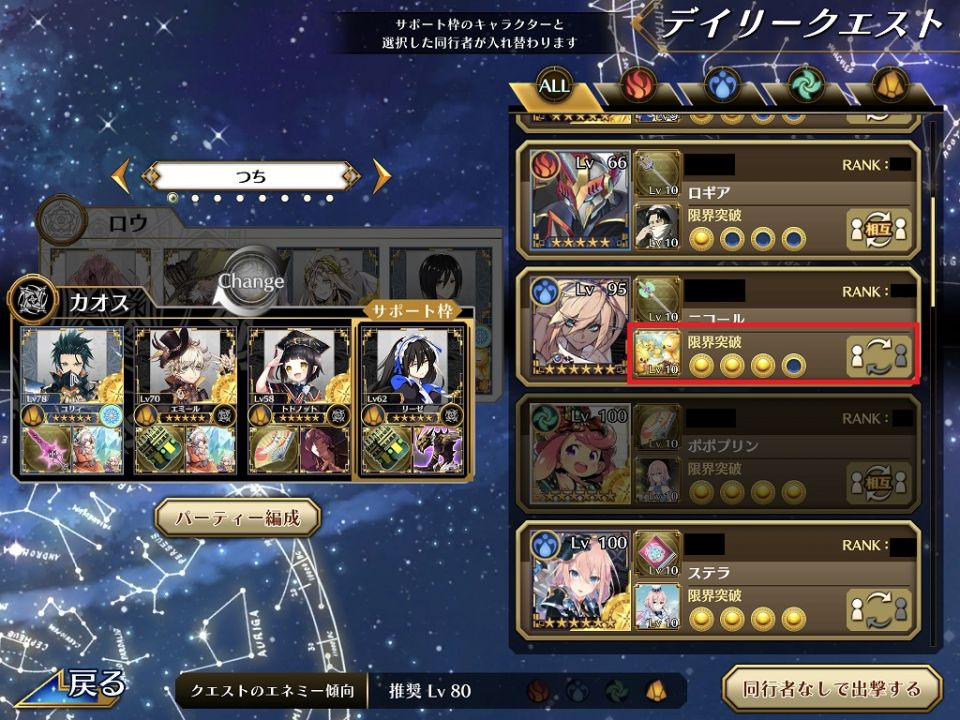Show next party with right arrow
960x720 pixels.
click(x=381, y=177)
